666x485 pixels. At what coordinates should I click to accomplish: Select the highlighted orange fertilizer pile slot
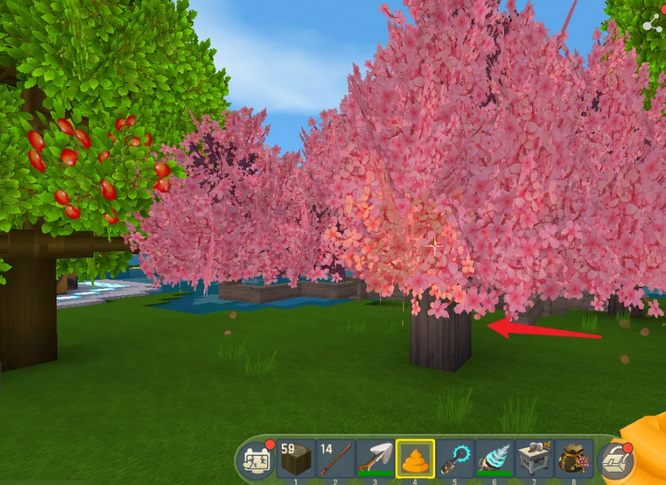pos(415,459)
